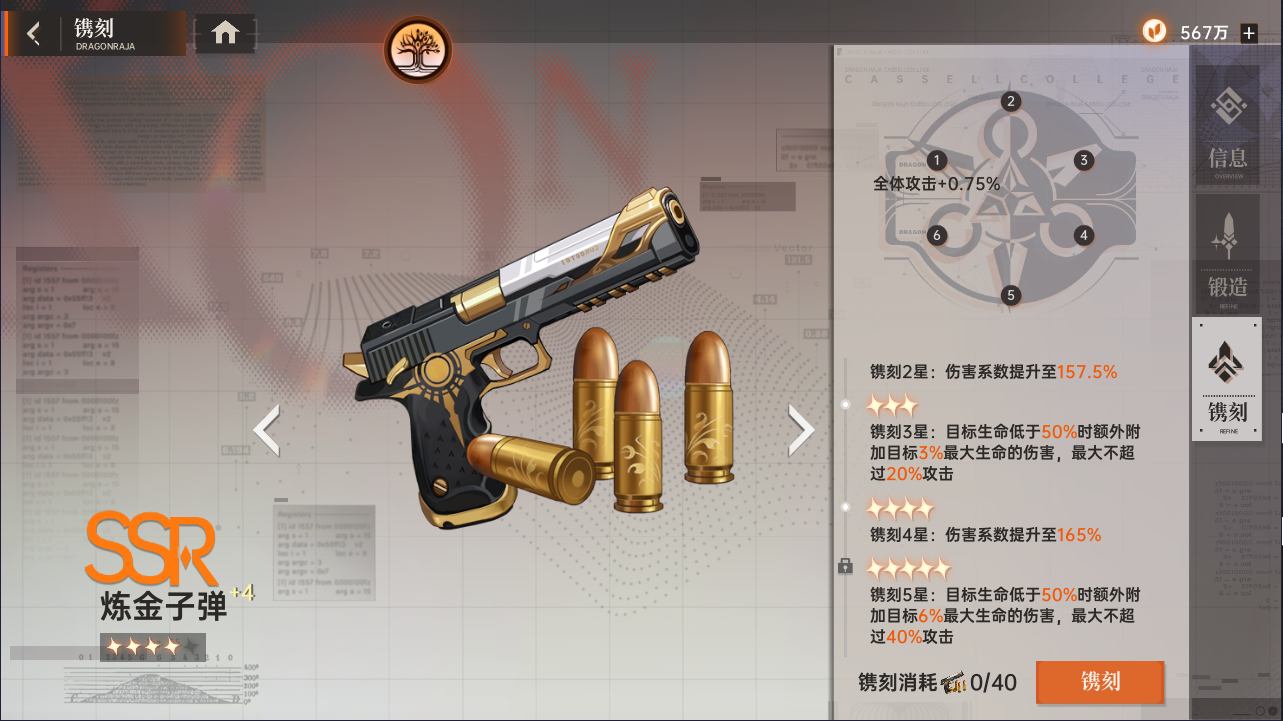
Task: Select engraving node number 5
Action: (x=1011, y=295)
